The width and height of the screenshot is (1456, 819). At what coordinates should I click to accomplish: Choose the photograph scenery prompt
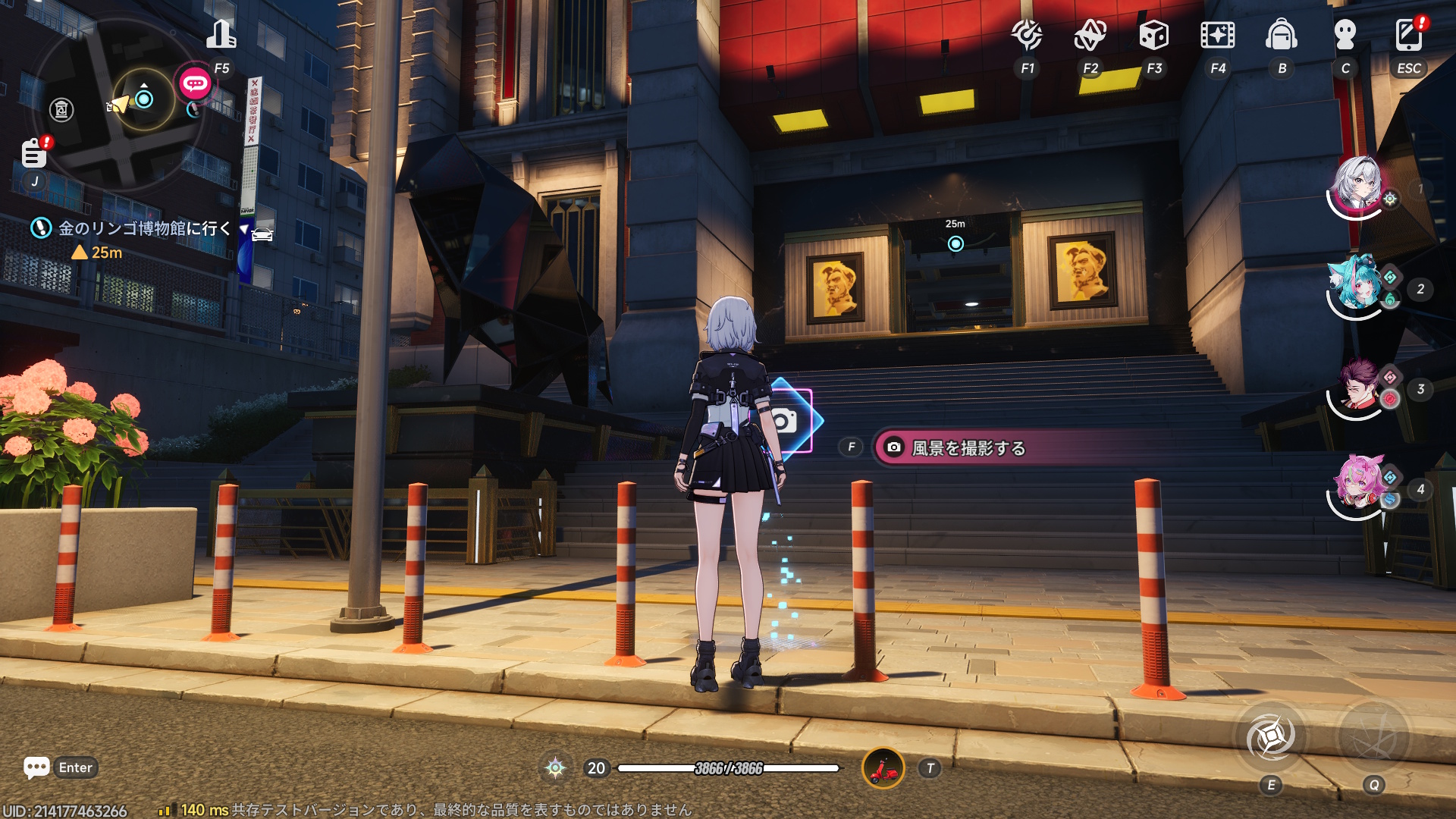click(x=968, y=448)
